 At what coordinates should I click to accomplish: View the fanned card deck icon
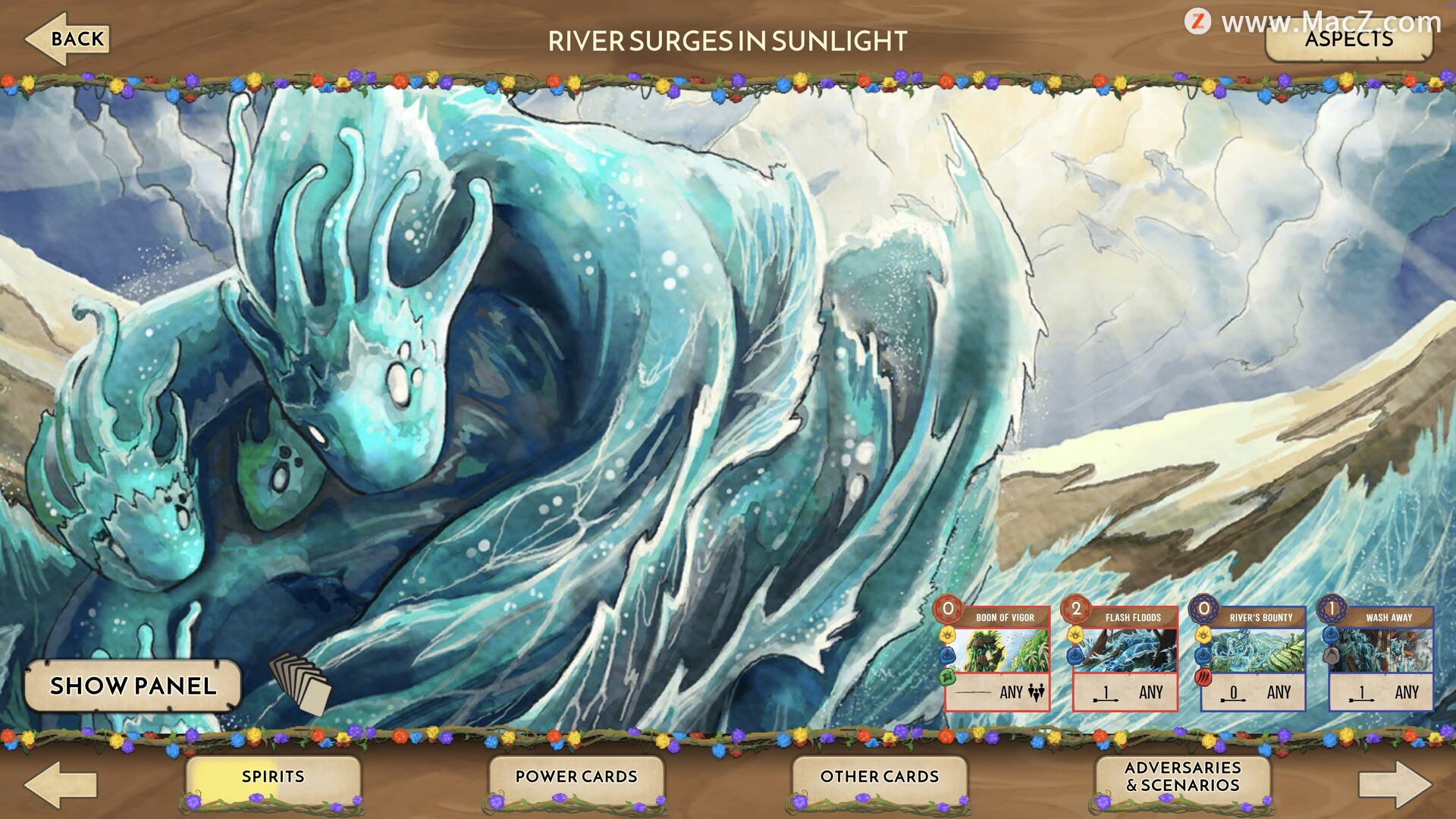pos(301,683)
